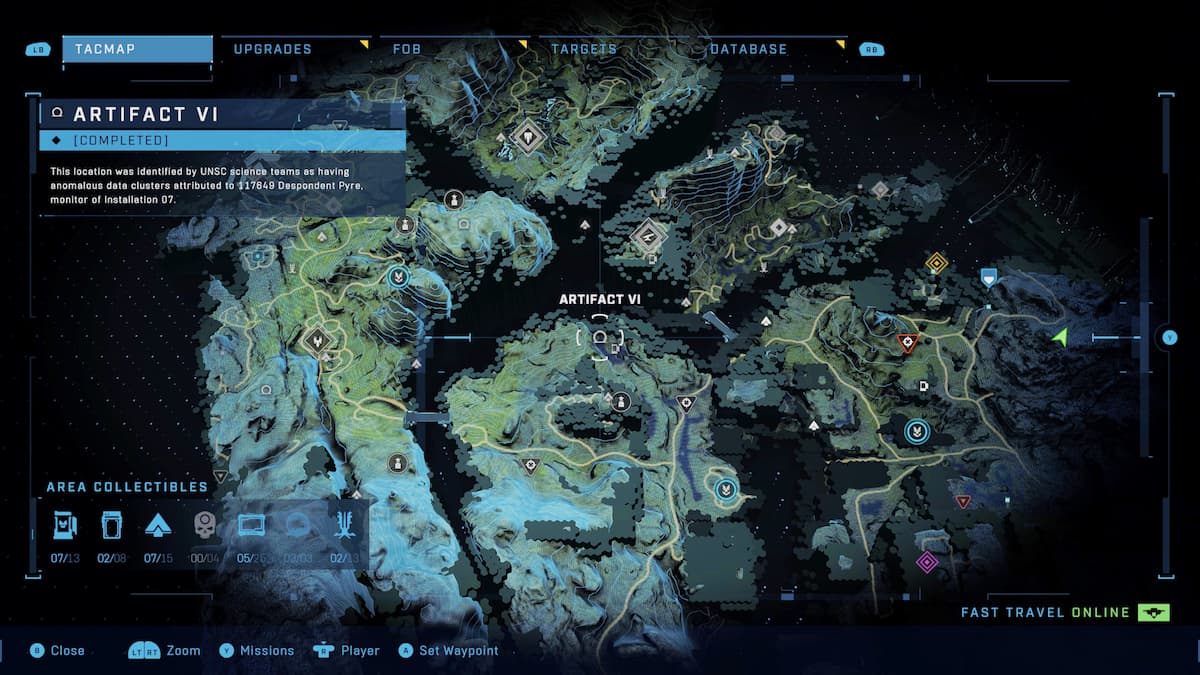Click the light blue shield-shaped map marker
1200x675 pixels.
pyautogui.click(x=989, y=276)
